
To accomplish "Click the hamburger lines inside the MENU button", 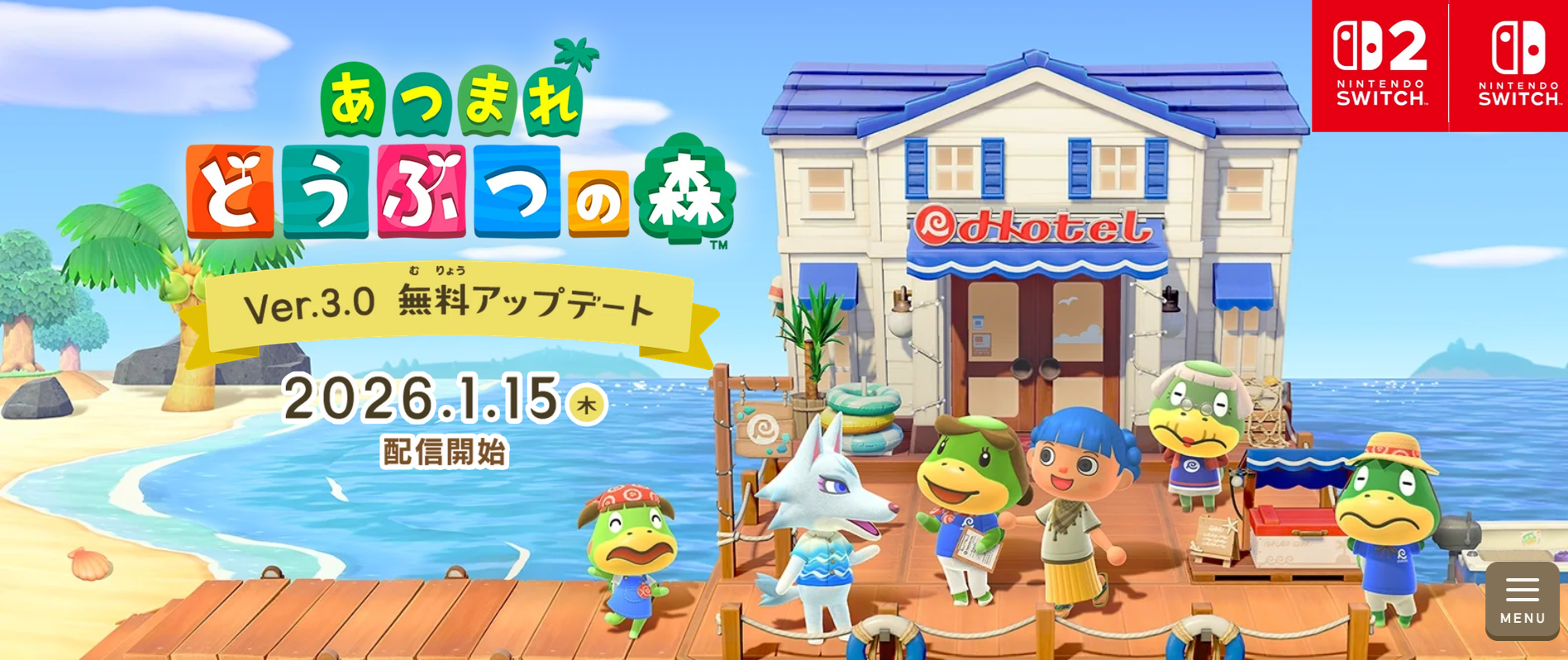I will coord(1521,588).
